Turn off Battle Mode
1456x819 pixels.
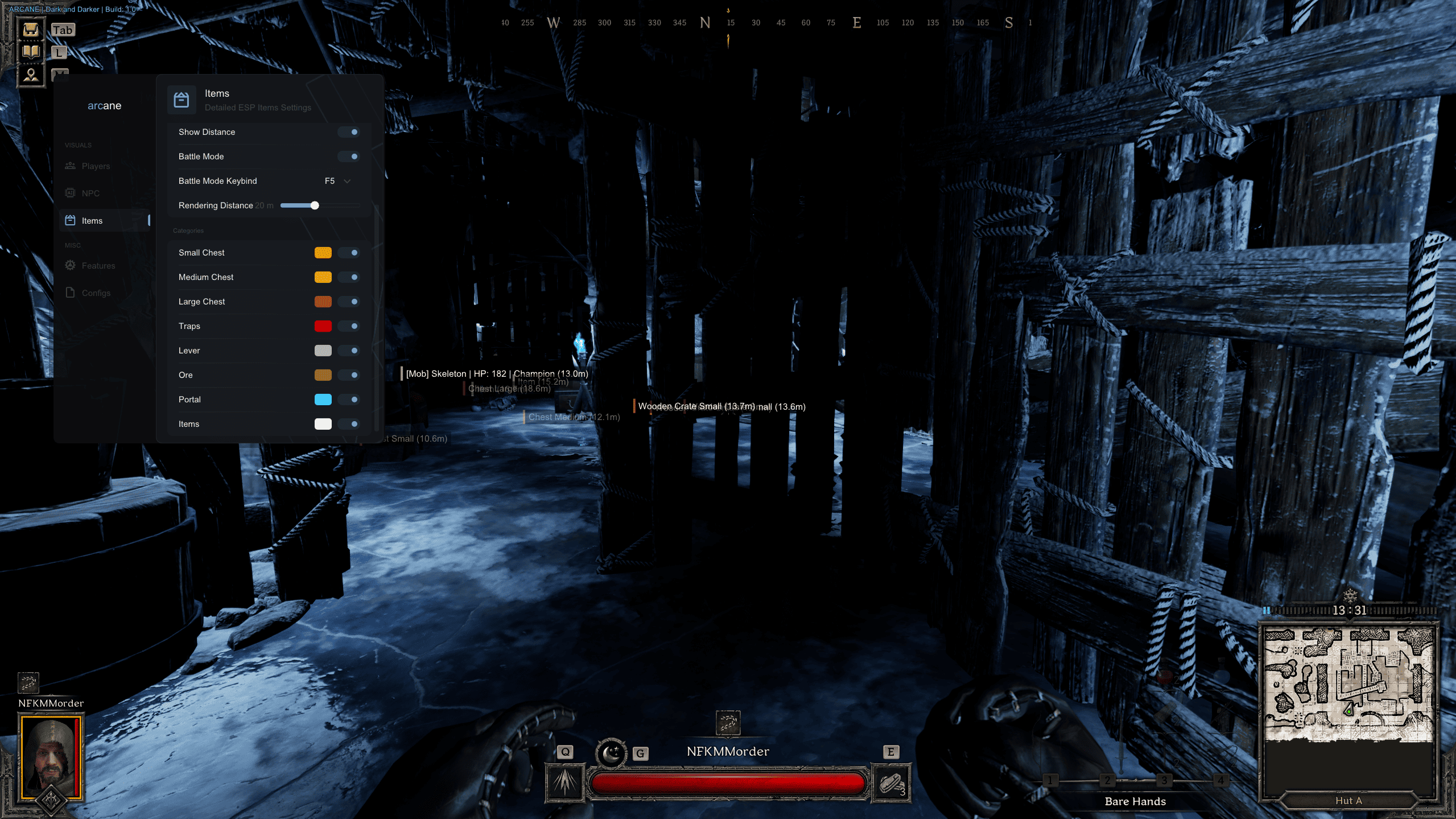click(350, 156)
